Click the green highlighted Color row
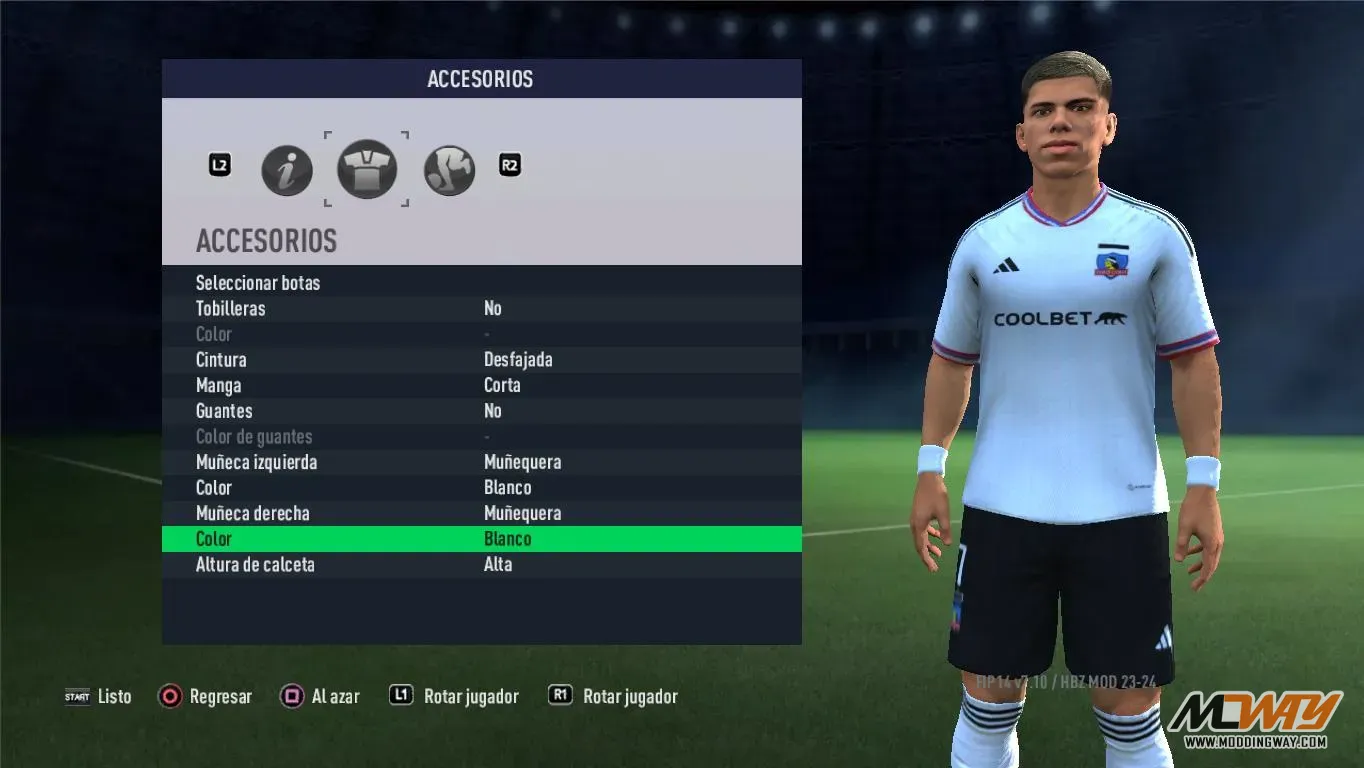Screen dimensions: 1364x768 [x=480, y=539]
